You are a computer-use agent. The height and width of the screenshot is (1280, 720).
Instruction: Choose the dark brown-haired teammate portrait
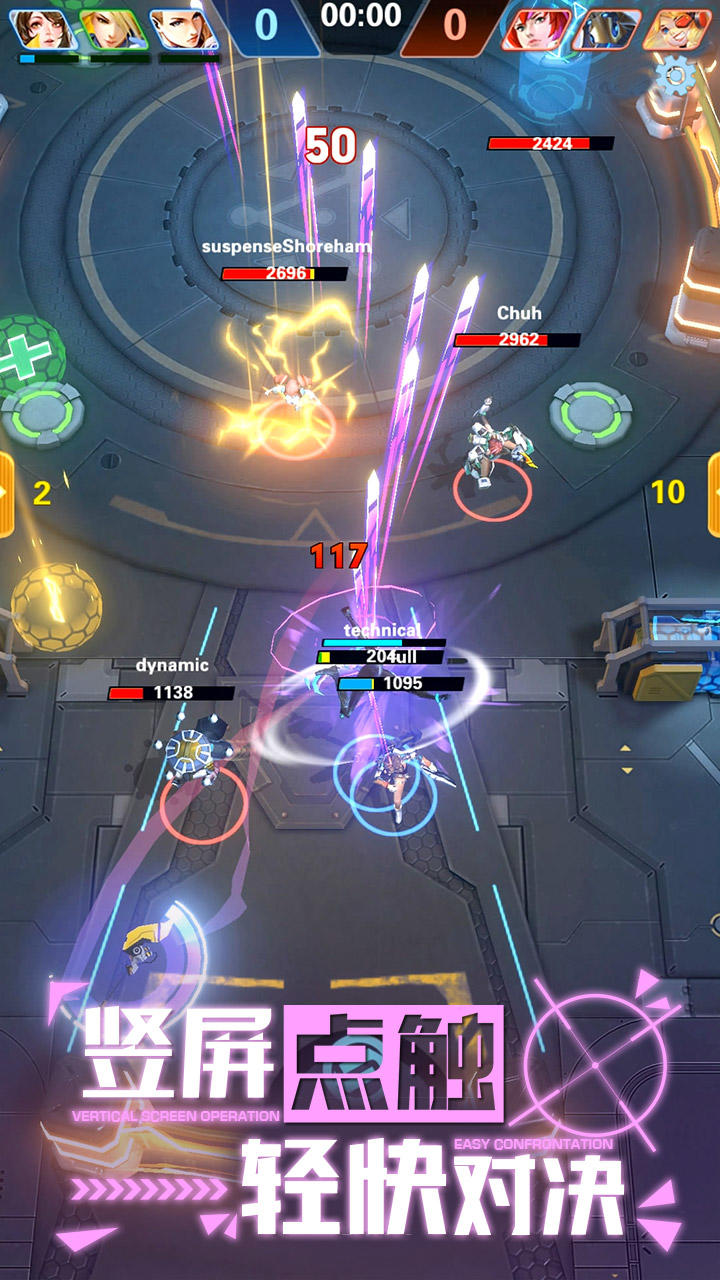coord(45,28)
